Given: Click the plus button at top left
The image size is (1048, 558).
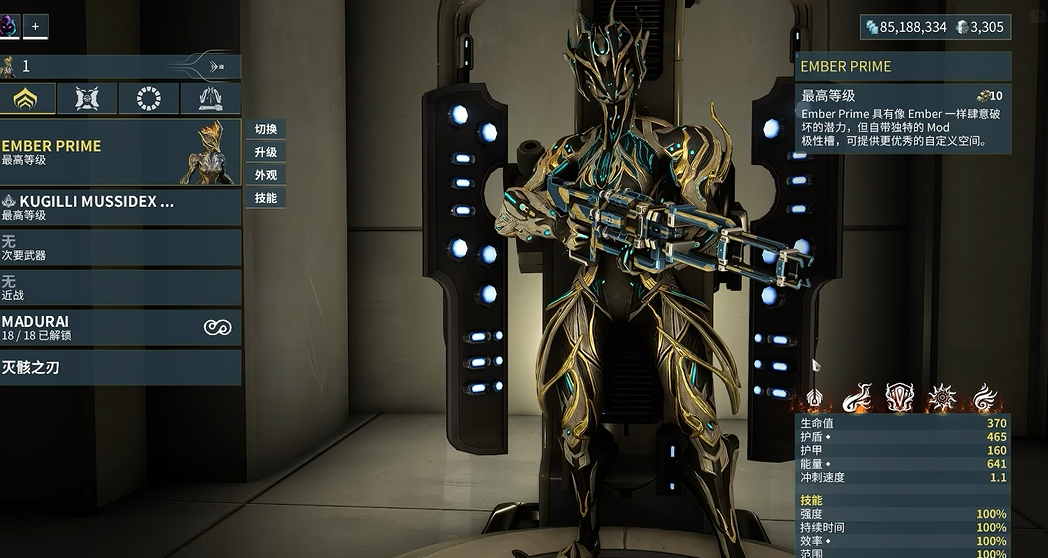Looking at the screenshot, I should point(34,26).
